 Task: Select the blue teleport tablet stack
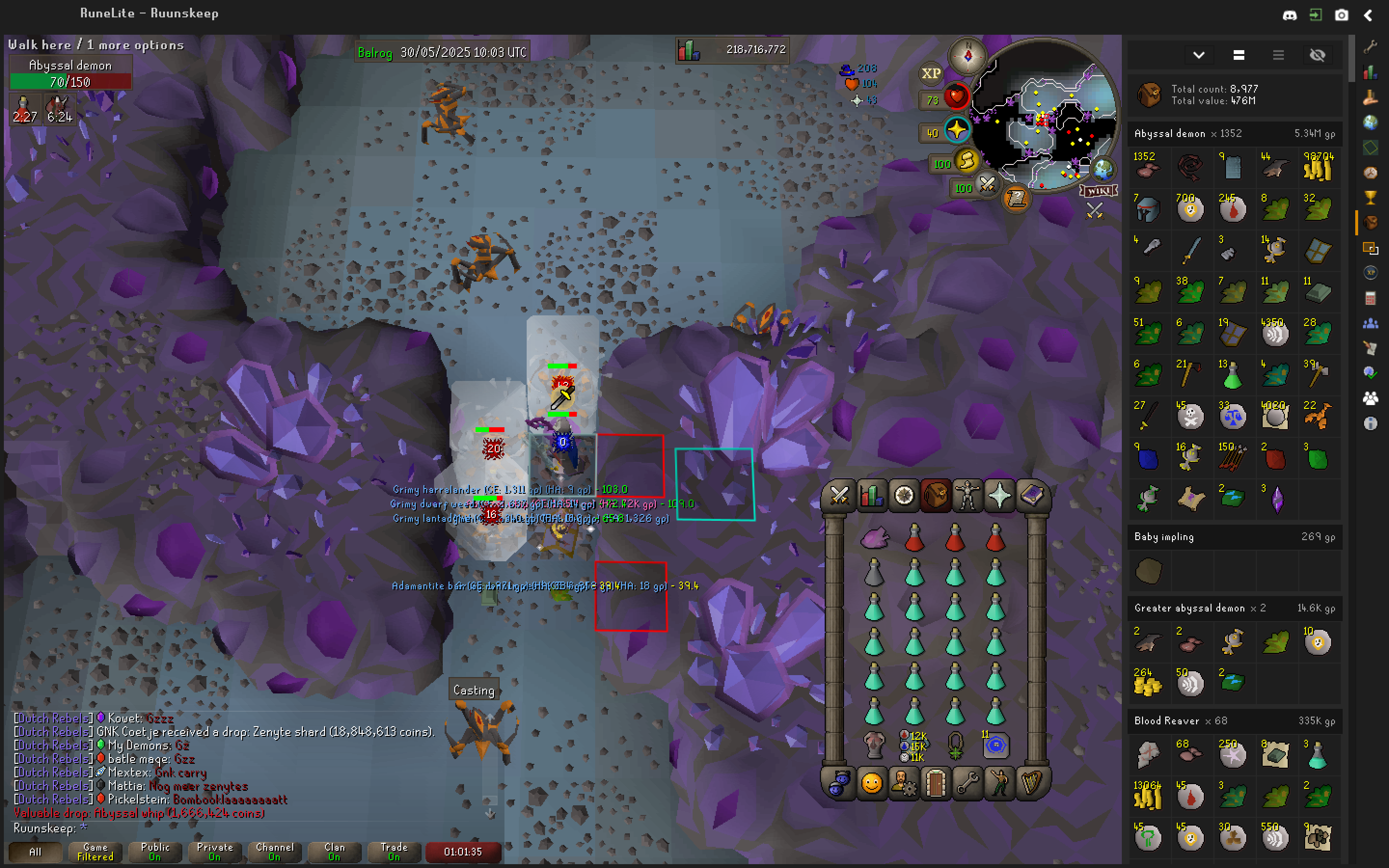coord(996,745)
